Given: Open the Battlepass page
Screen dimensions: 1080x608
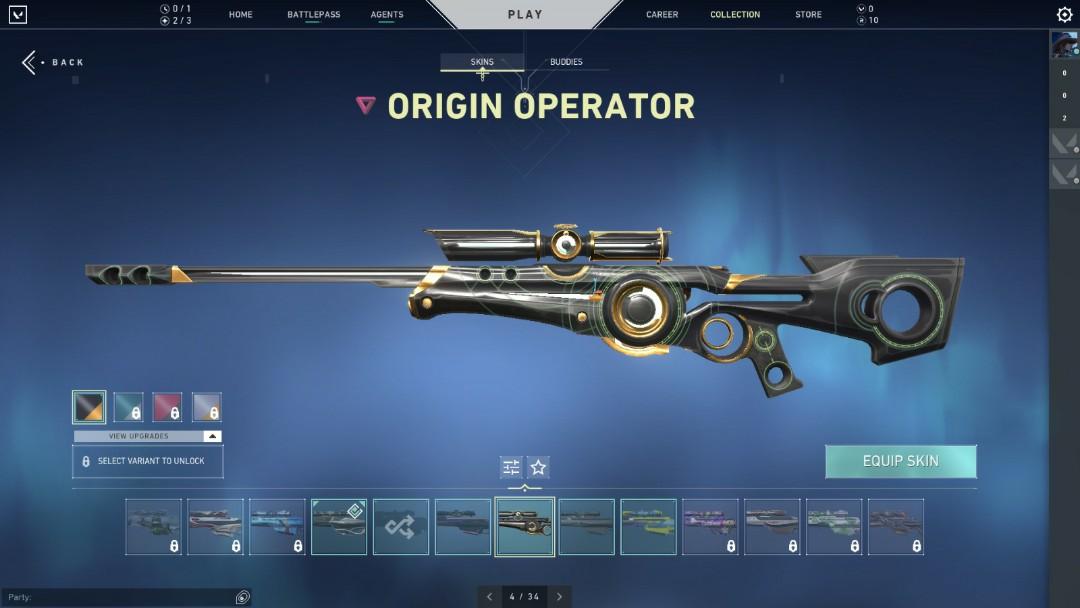Looking at the screenshot, I should (313, 15).
